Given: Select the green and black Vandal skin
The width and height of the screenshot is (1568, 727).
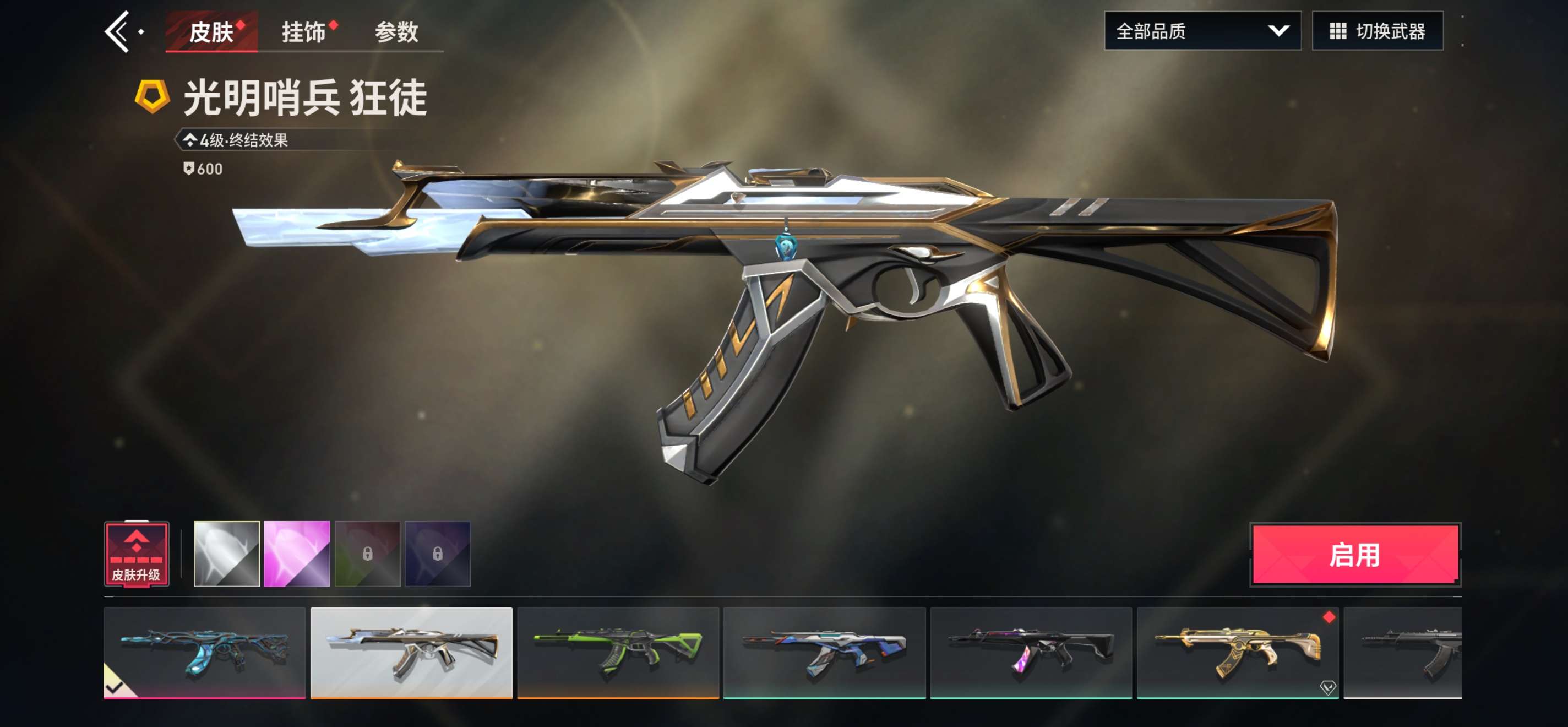Looking at the screenshot, I should click(x=618, y=652).
